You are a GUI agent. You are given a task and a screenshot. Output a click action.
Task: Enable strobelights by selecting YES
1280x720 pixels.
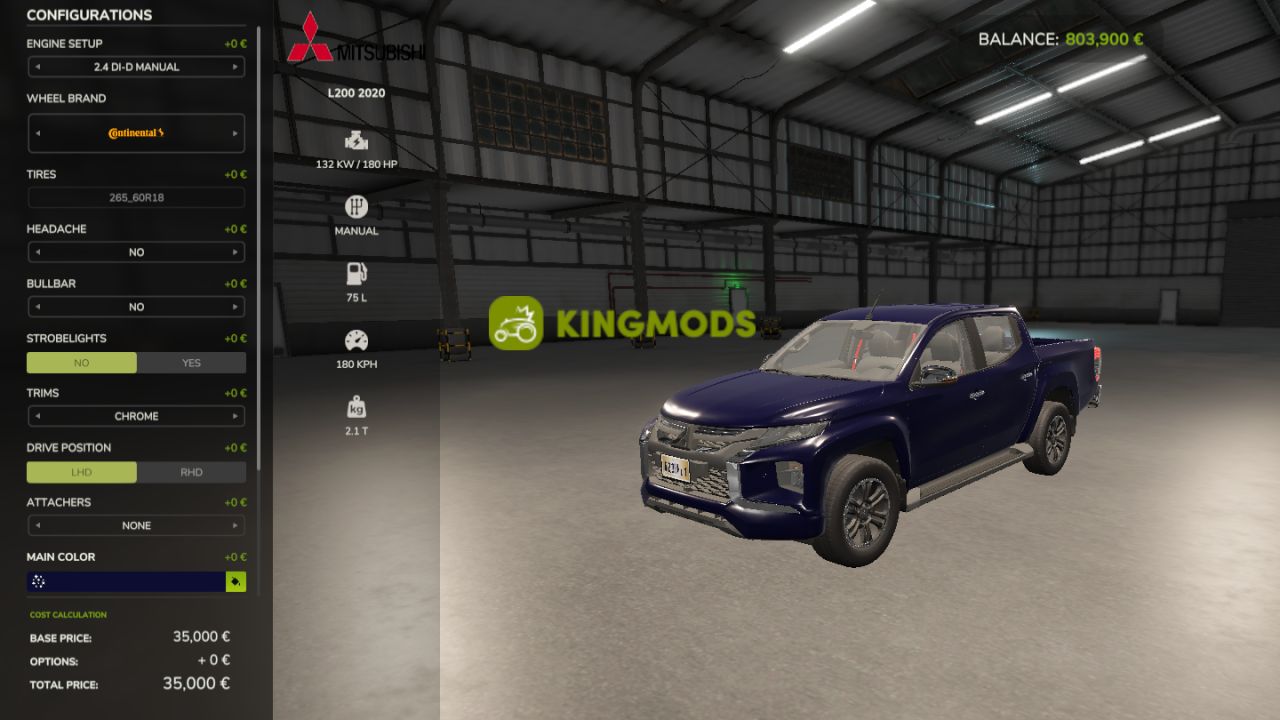tap(191, 362)
